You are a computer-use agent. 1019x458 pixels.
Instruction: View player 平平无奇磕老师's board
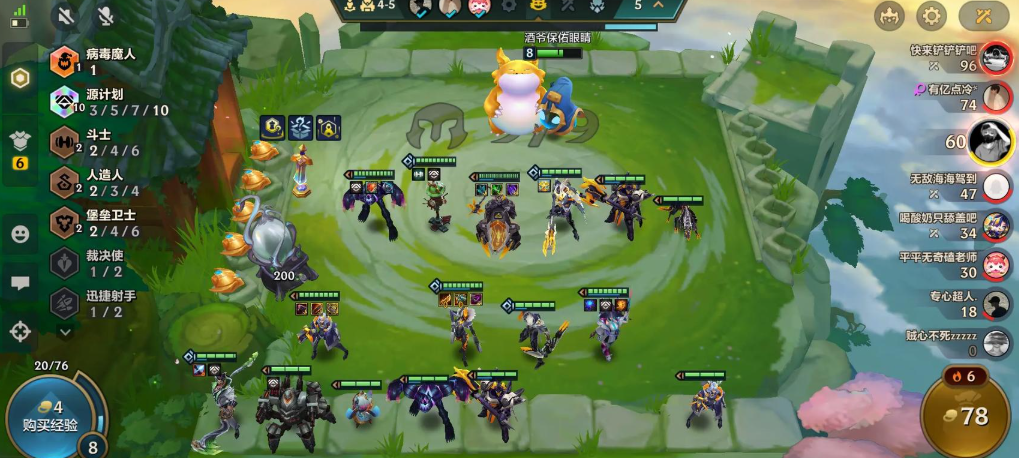coord(995,265)
